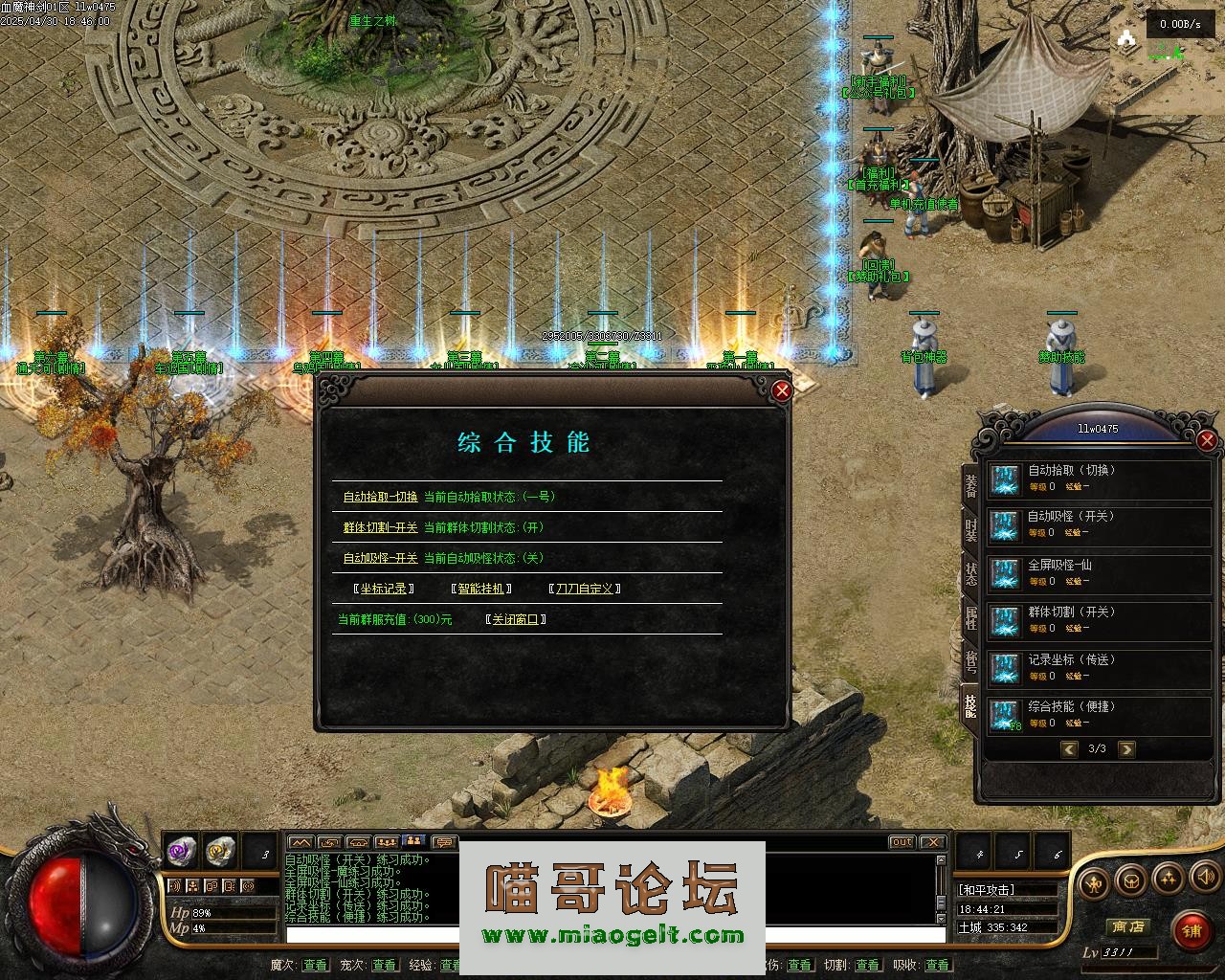The image size is (1225, 980).
Task: Select the 全屏吸怪-仙 skill row
Action: point(1099,572)
